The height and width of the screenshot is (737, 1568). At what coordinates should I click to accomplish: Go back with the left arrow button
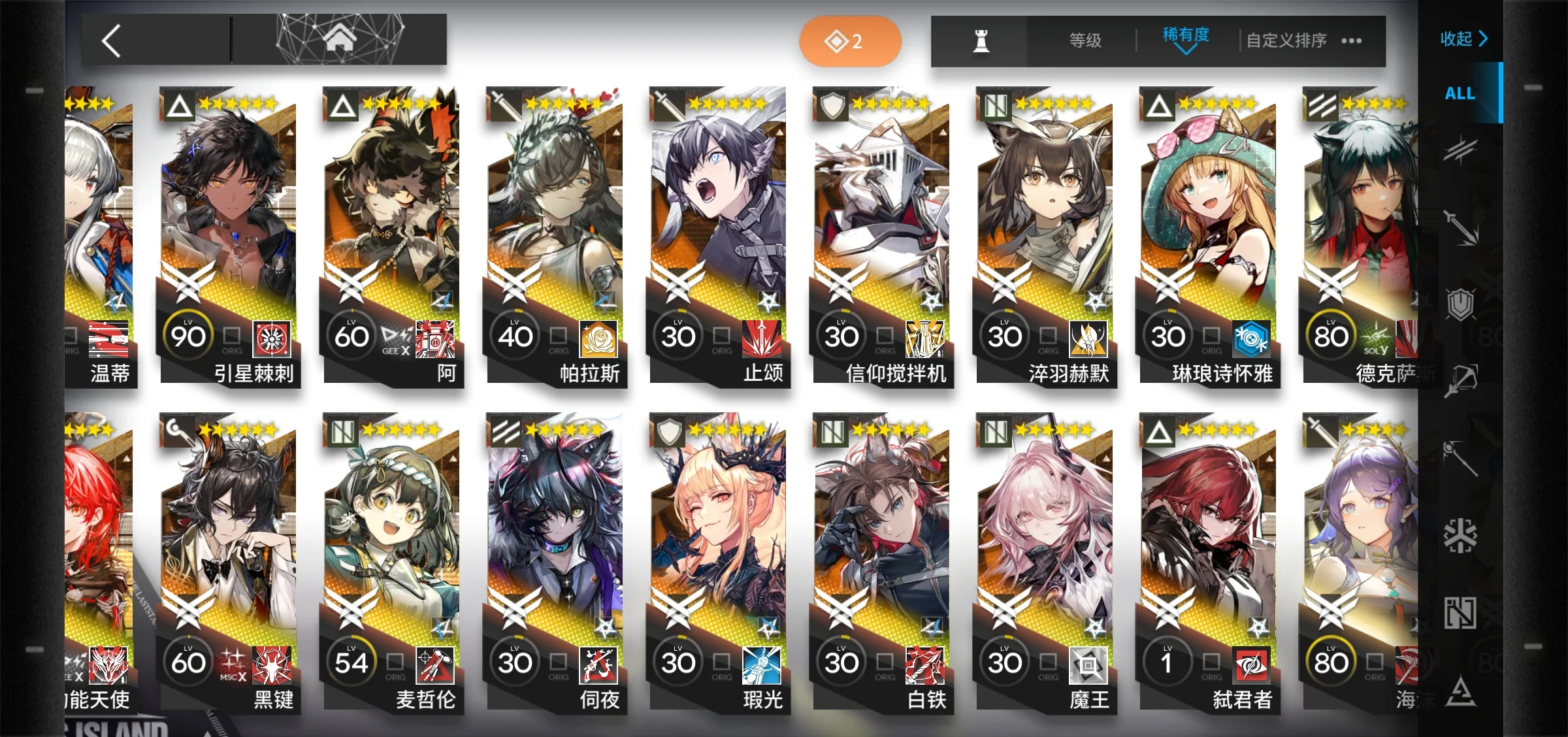[x=112, y=41]
